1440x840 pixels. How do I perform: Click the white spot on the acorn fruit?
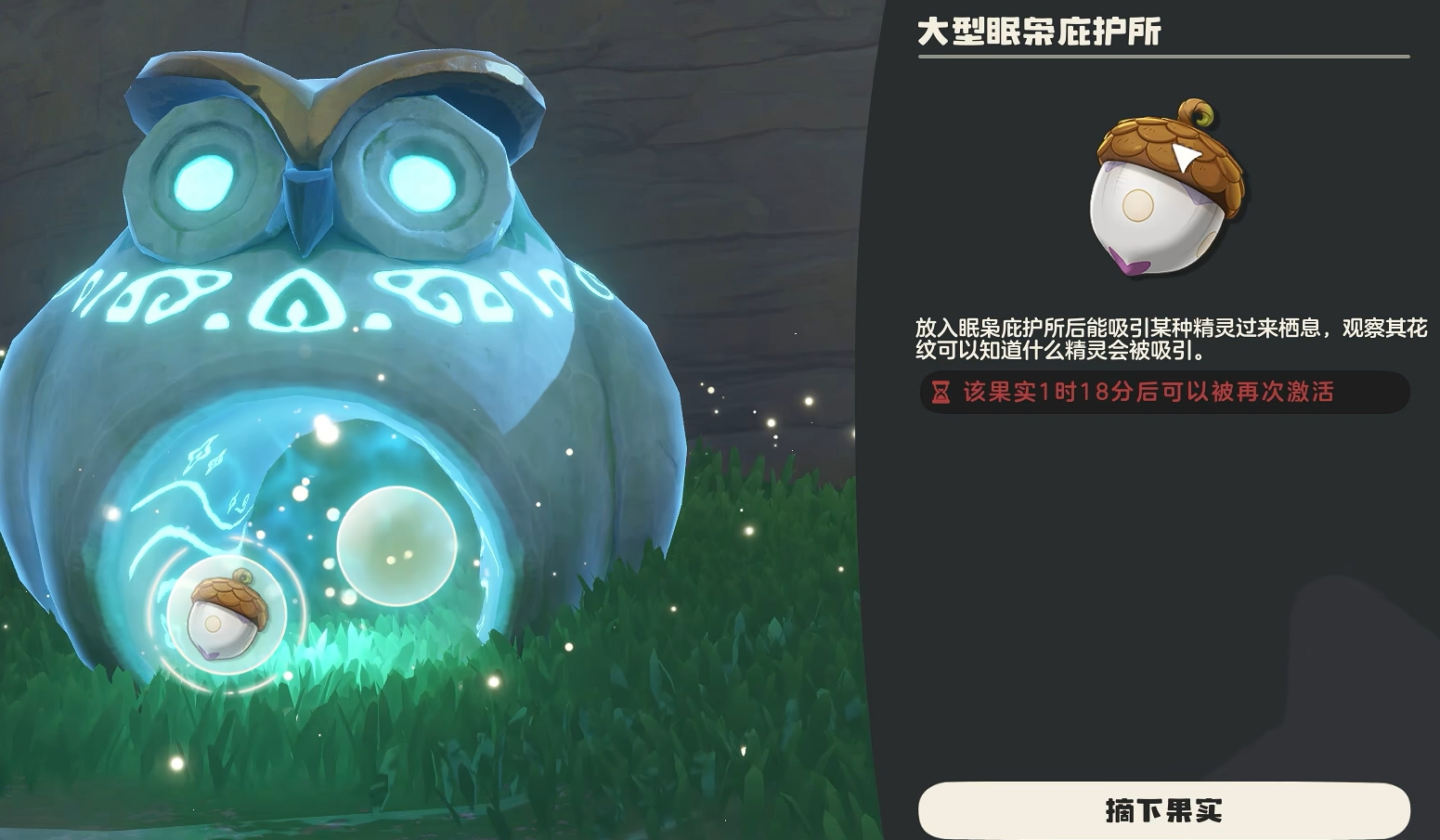click(x=1138, y=206)
